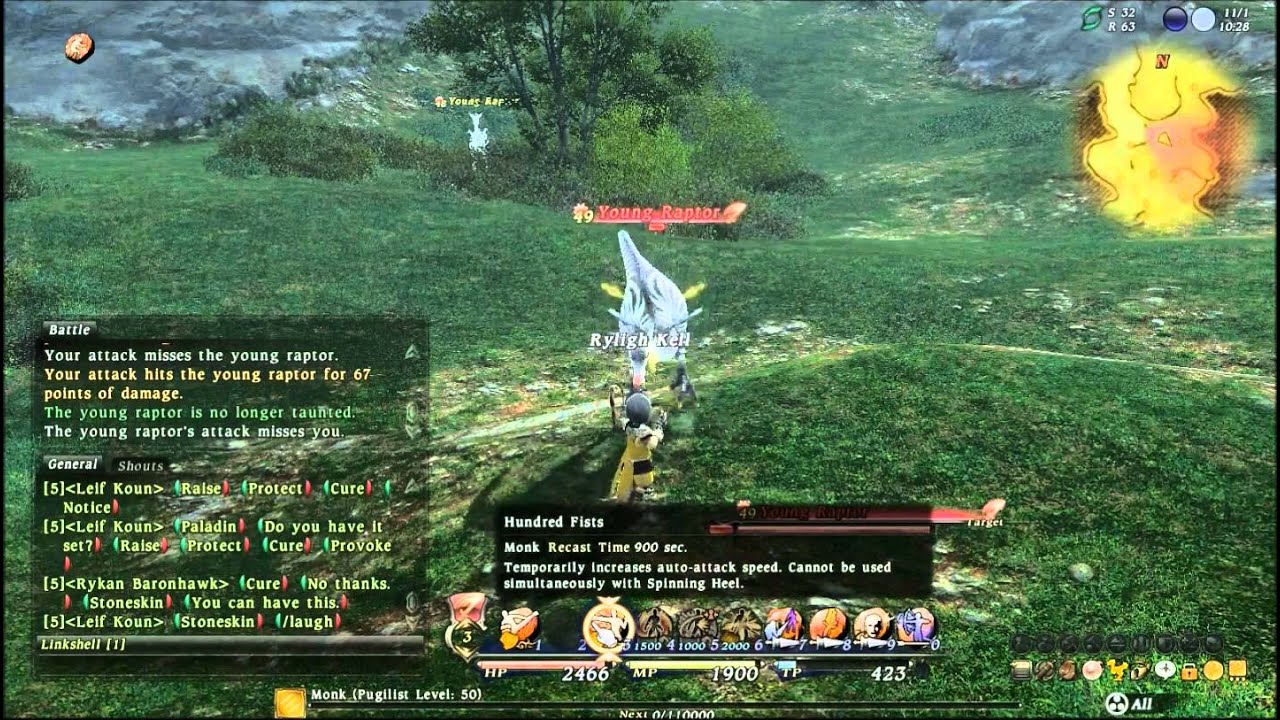Open the gil currency icon
The height and width of the screenshot is (720, 1280).
1211,670
